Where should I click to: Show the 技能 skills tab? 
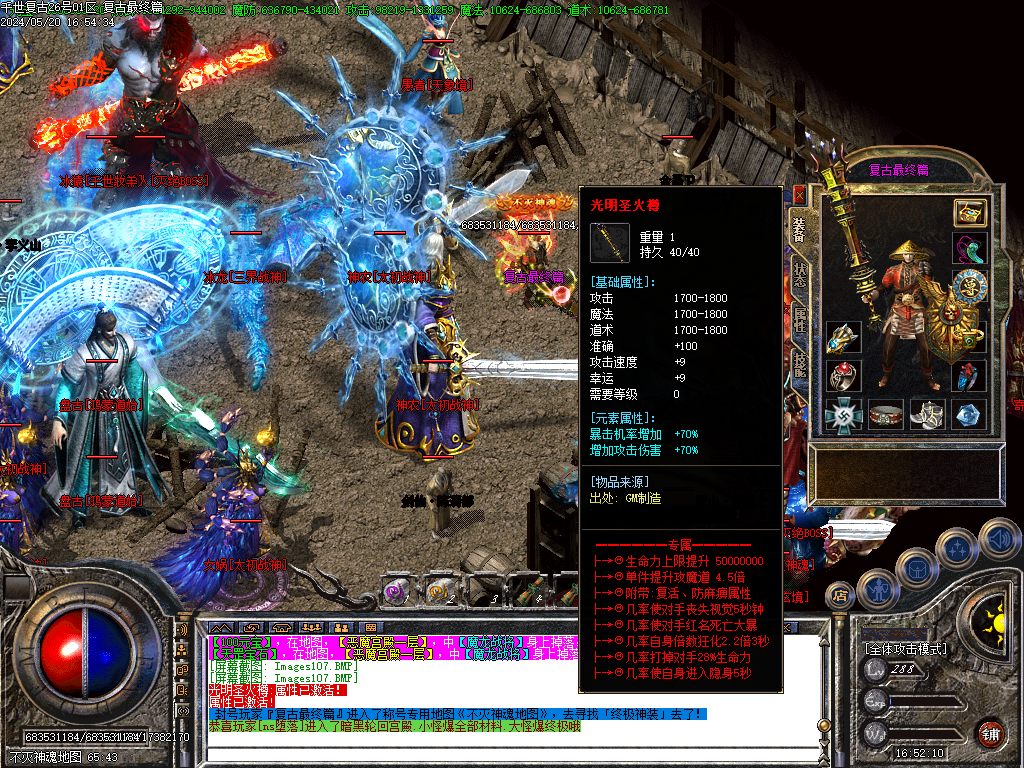pos(800,366)
